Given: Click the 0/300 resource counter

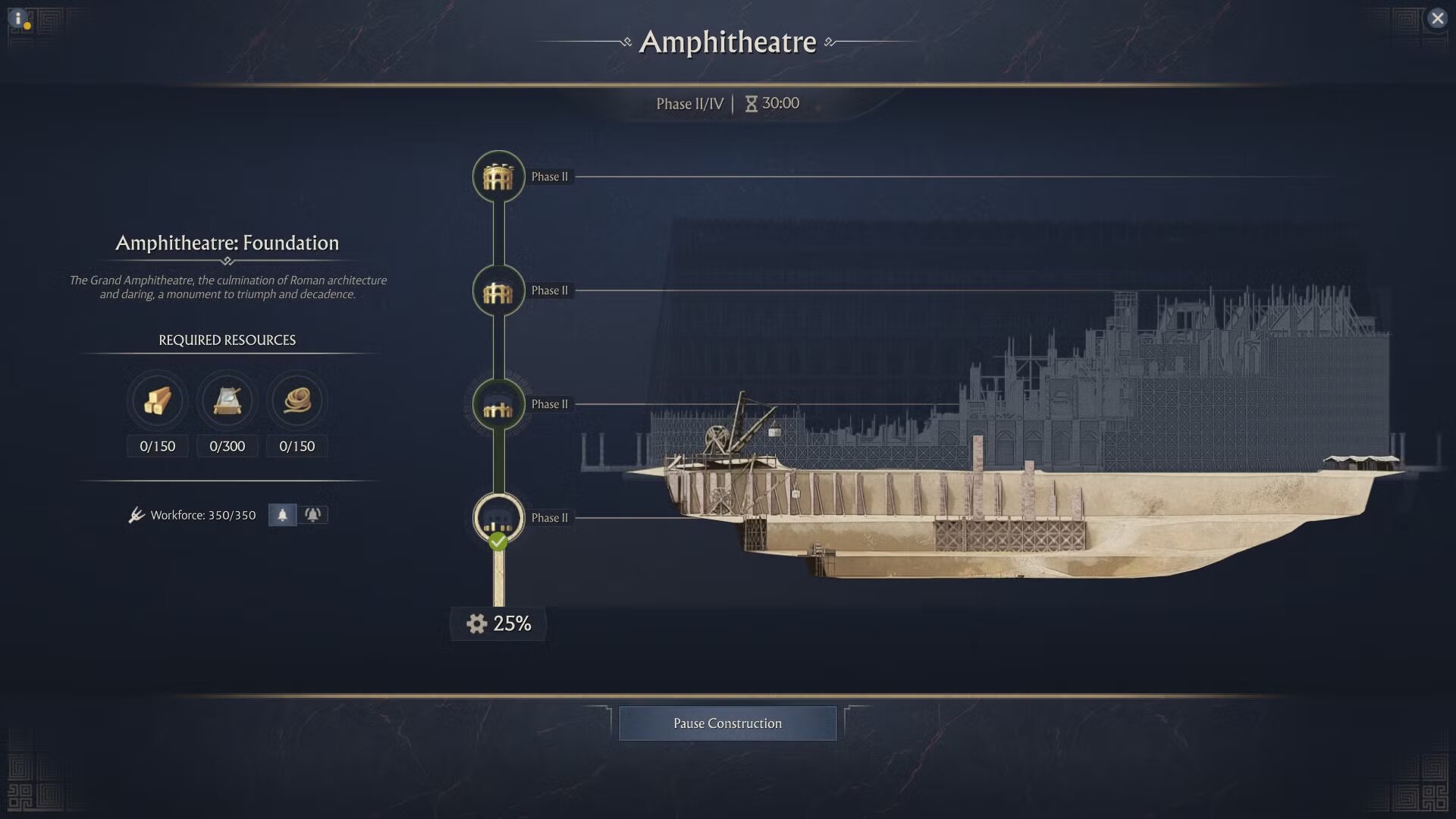Looking at the screenshot, I should click(x=227, y=446).
